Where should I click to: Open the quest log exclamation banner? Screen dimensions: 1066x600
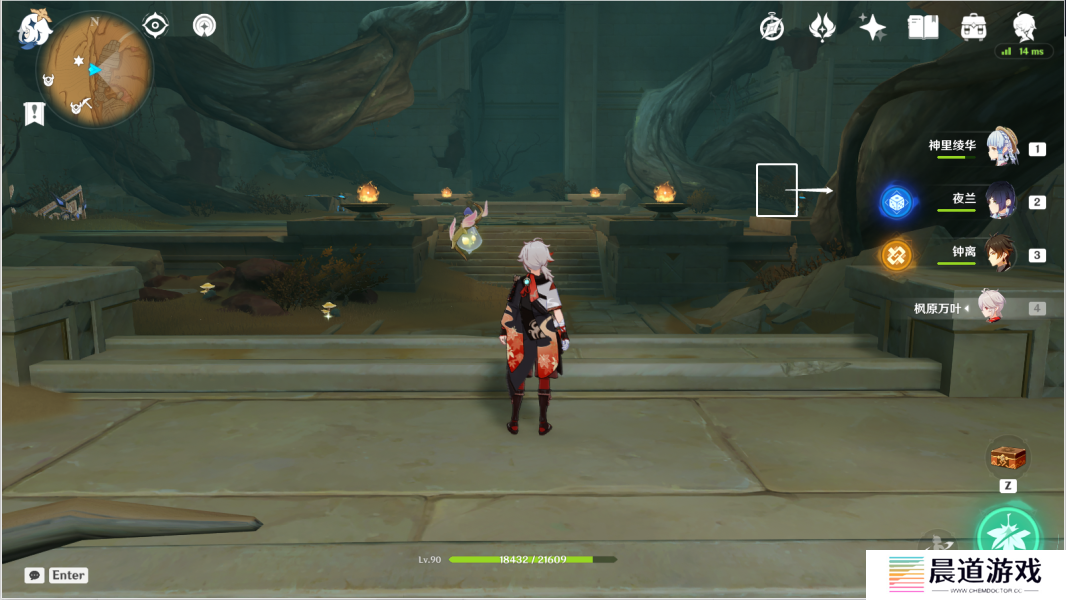pos(35,113)
